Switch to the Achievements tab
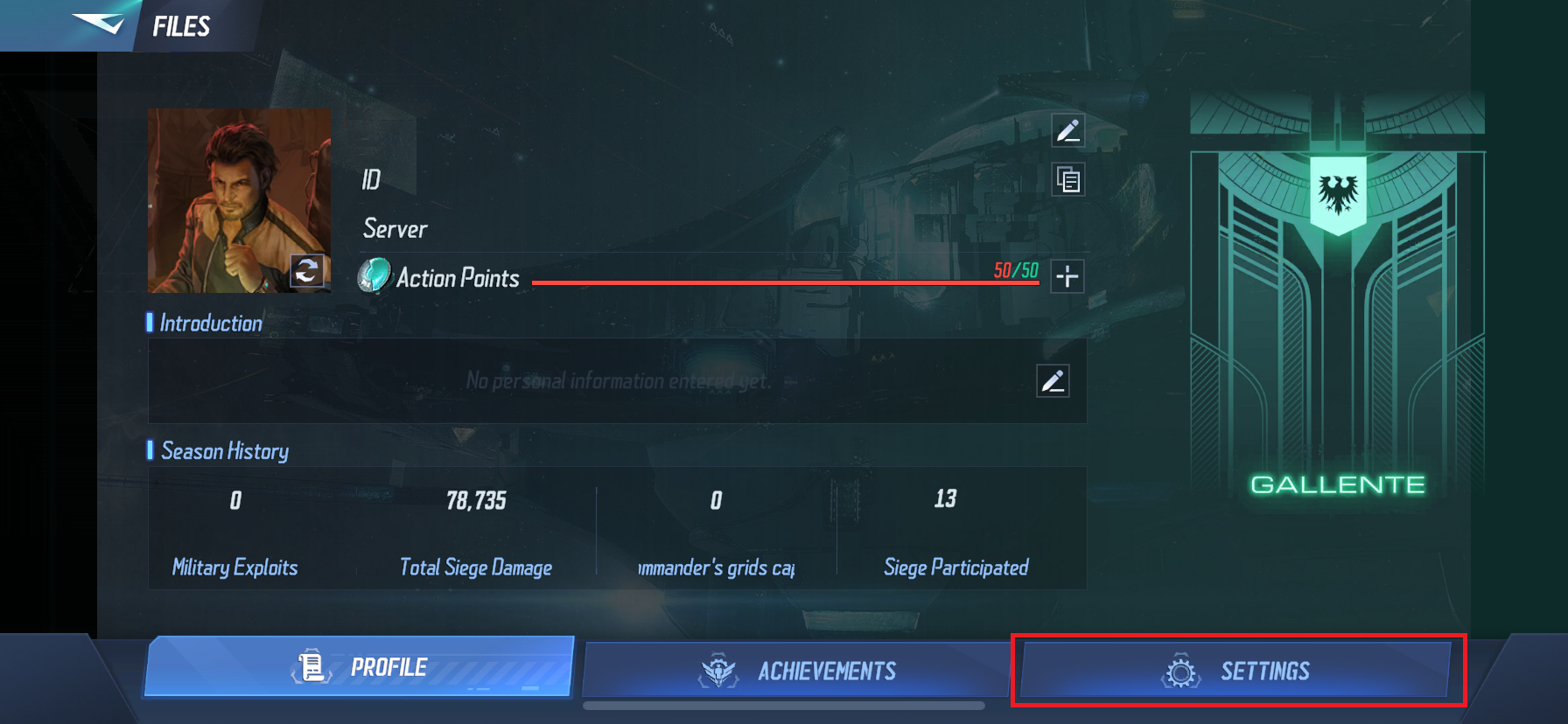Viewport: 1568px width, 724px height. pyautogui.click(x=796, y=671)
